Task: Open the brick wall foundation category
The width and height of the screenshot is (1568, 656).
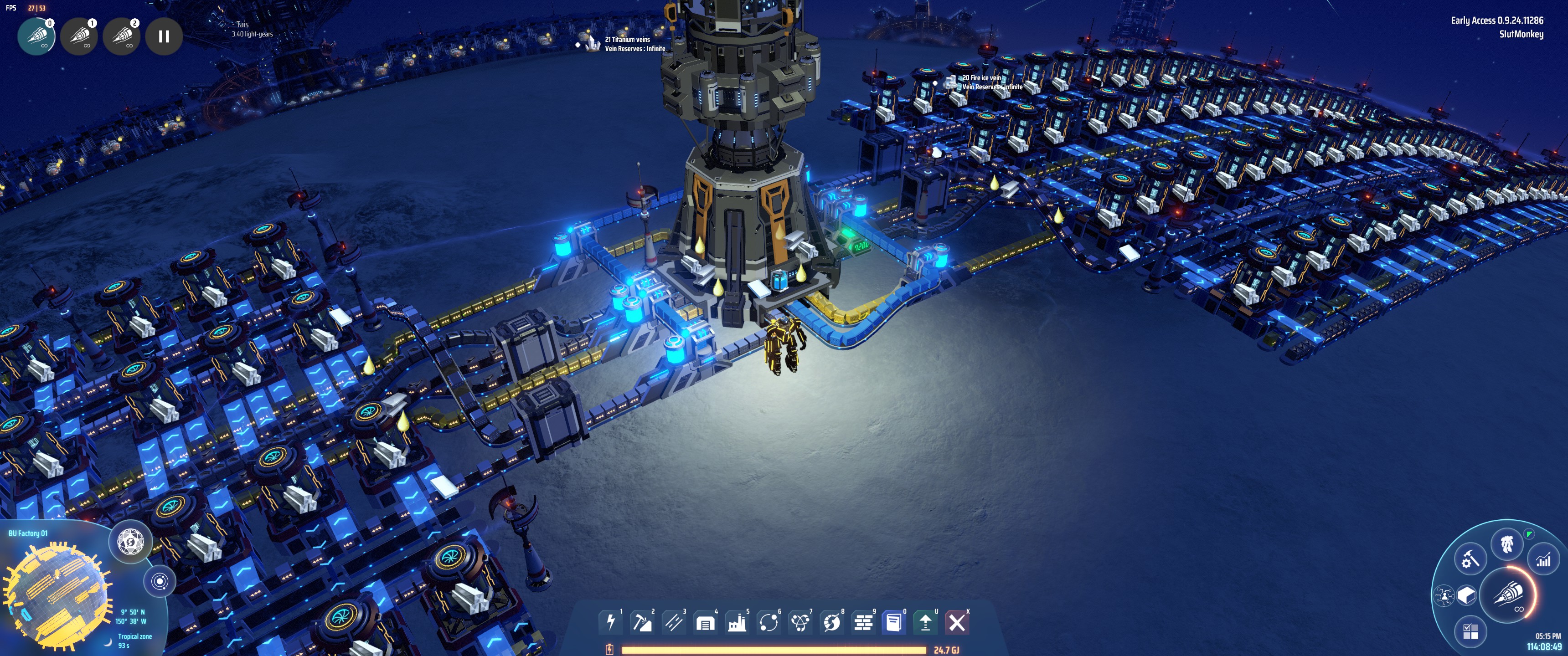Action: point(864,623)
